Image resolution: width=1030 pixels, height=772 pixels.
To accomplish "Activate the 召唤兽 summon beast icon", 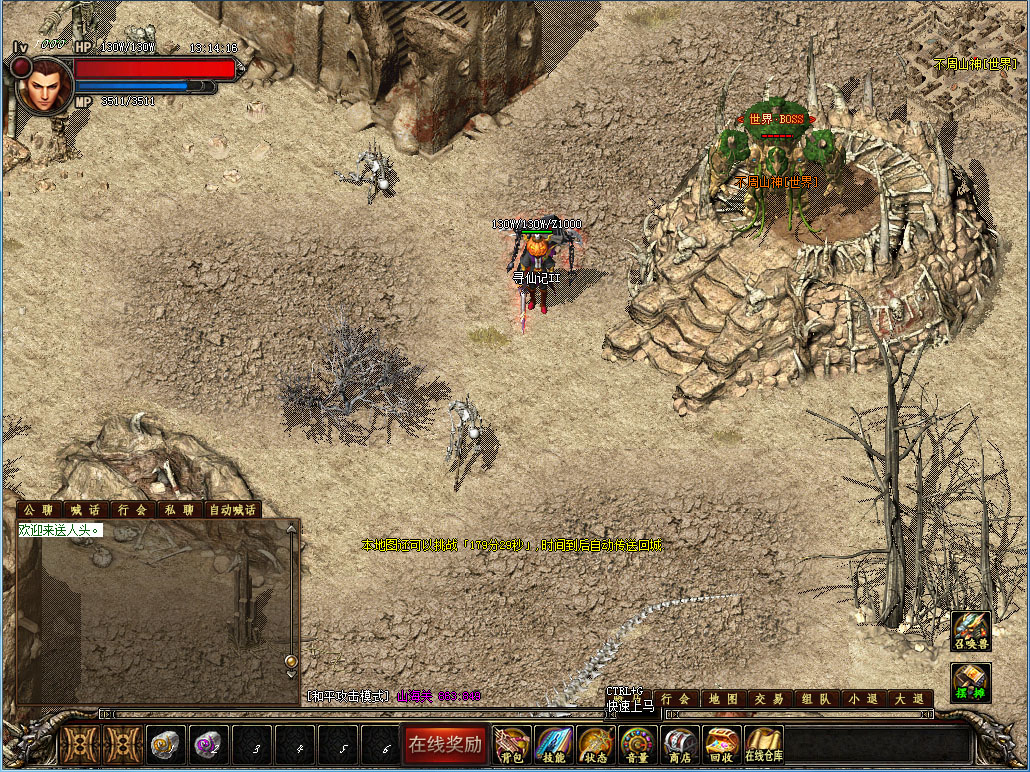I will click(x=970, y=631).
